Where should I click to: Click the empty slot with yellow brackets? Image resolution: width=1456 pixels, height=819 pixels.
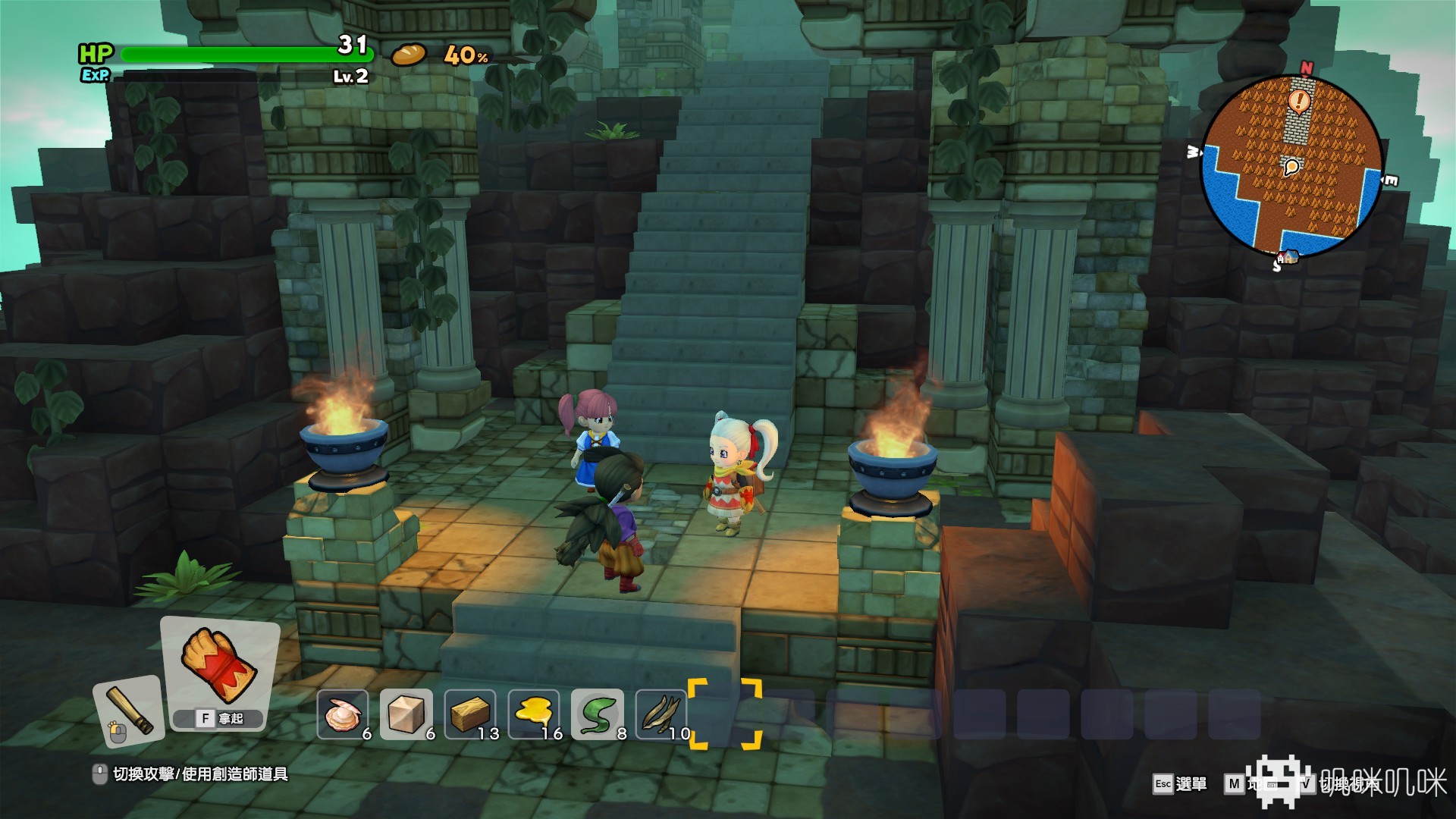tap(725, 714)
